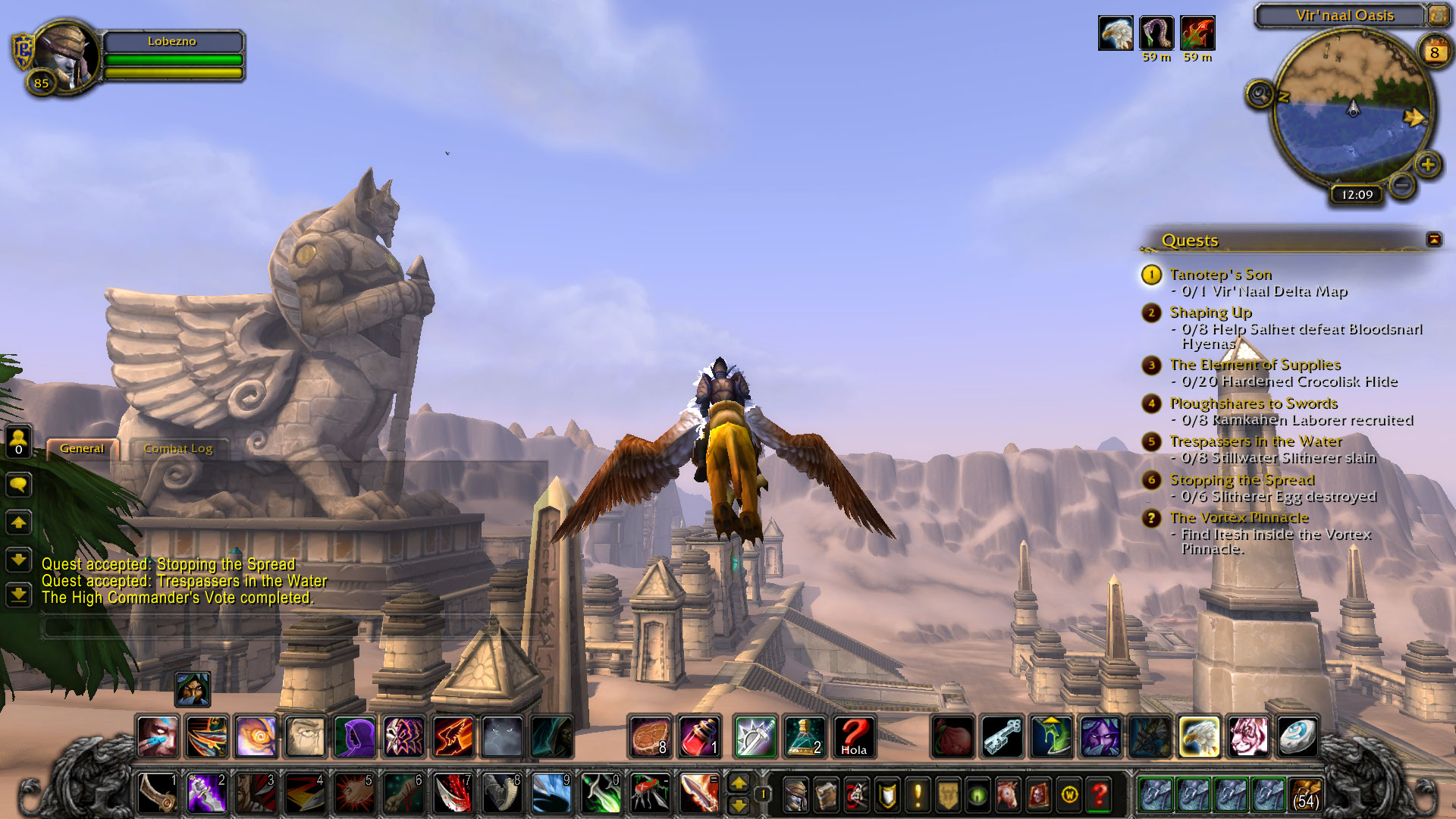Toggle the minimap tracking magnifier button
The height and width of the screenshot is (819, 1456).
coord(1260,95)
